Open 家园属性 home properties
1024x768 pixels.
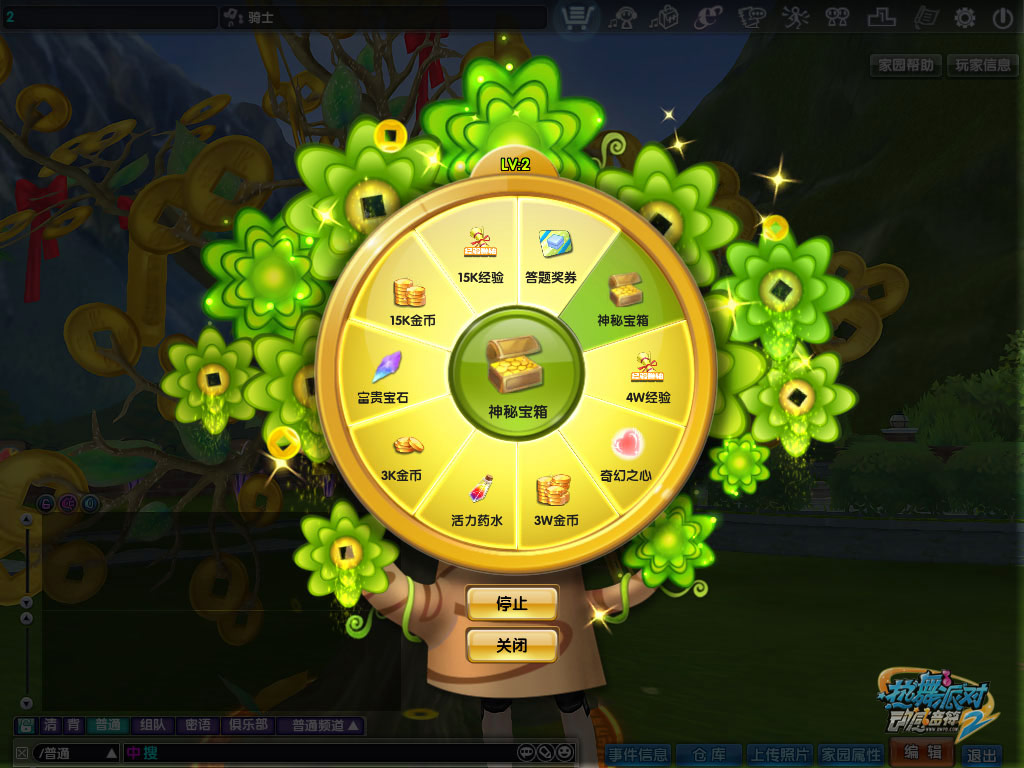(851, 754)
